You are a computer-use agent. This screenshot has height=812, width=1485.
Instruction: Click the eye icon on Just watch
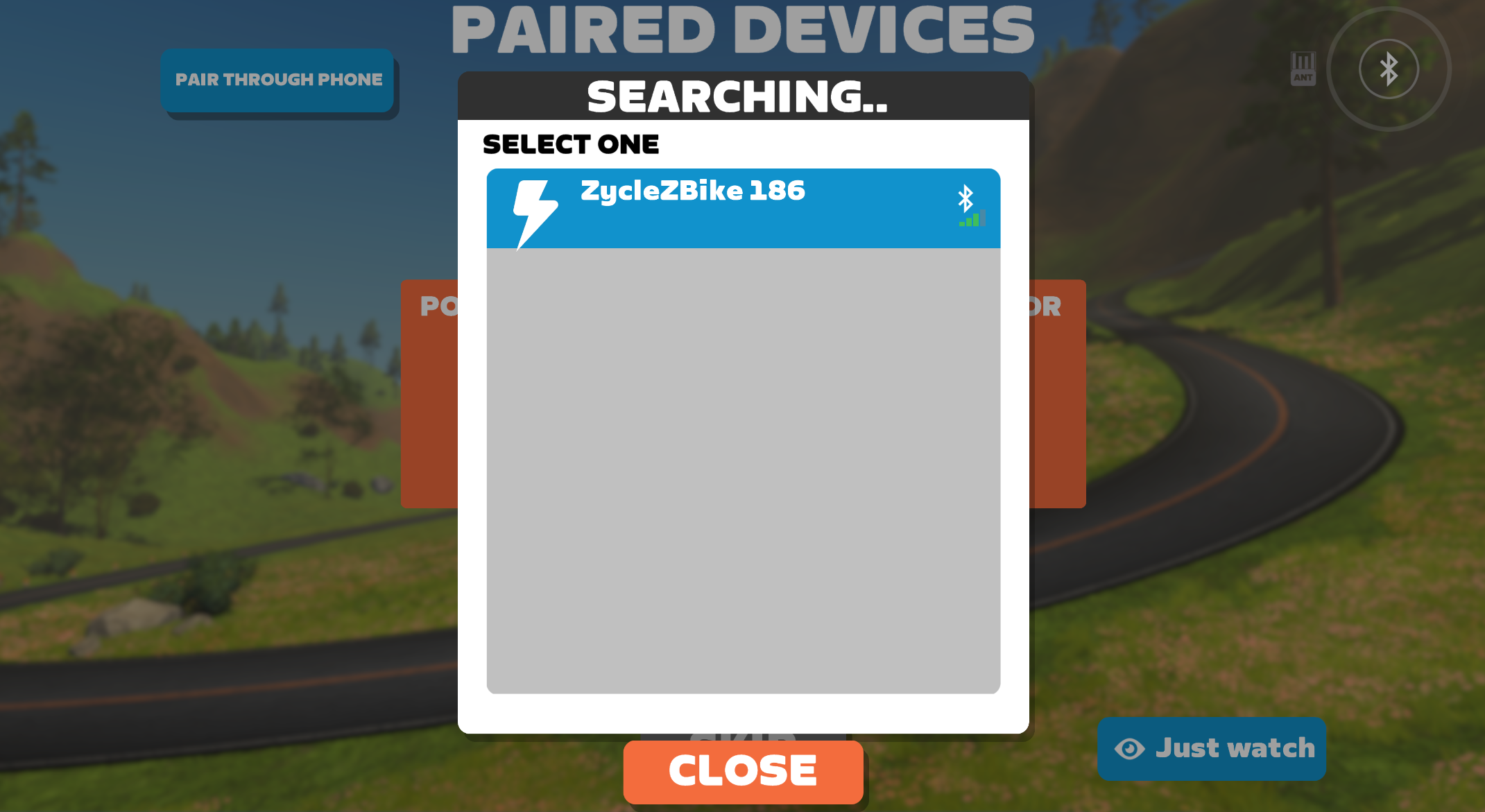[1129, 749]
